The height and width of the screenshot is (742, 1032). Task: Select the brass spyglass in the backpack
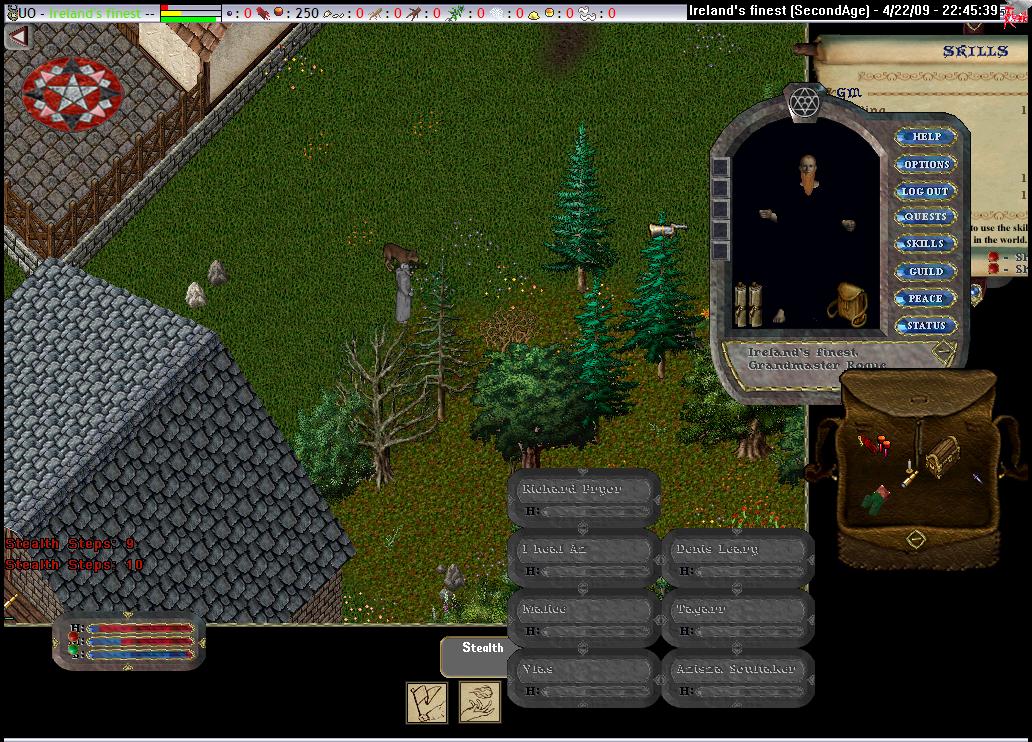tap(909, 477)
